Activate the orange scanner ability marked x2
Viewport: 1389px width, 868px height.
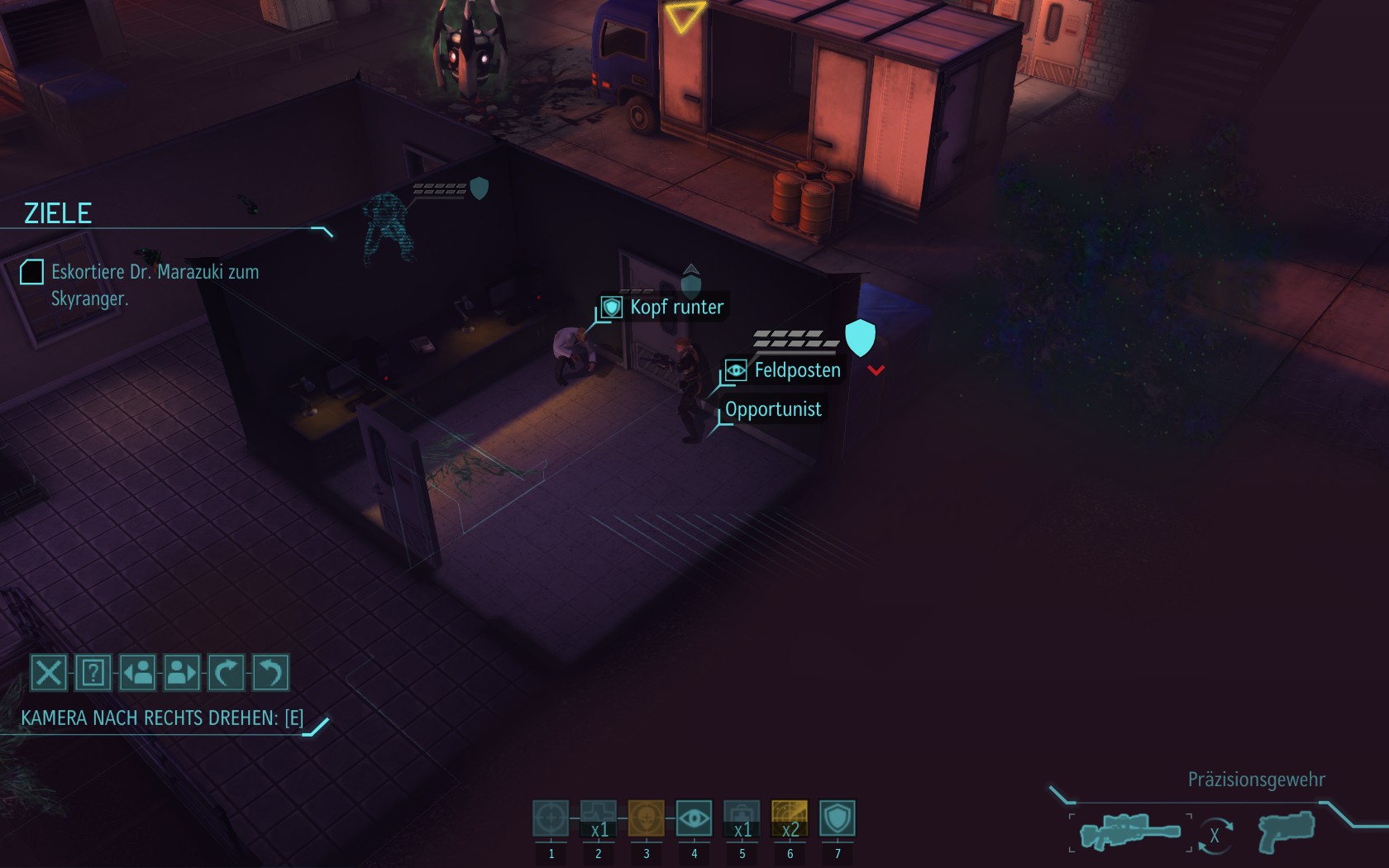(790, 818)
